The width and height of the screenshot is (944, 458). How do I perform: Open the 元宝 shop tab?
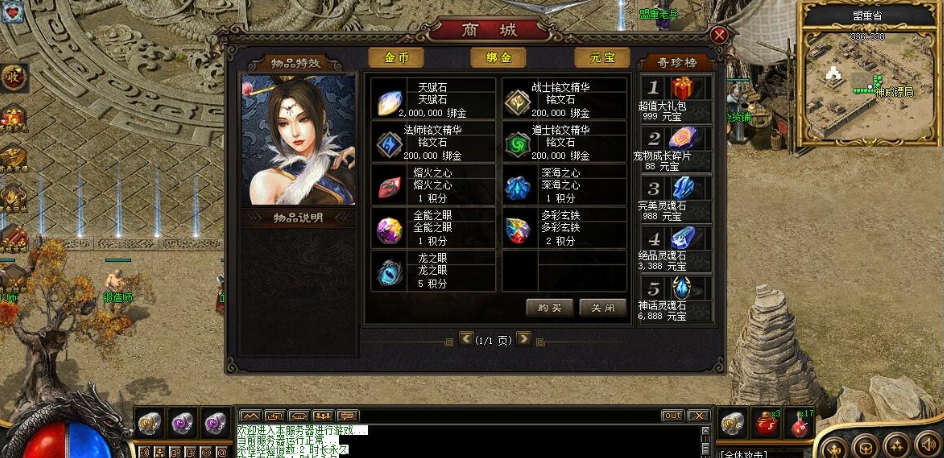point(601,58)
